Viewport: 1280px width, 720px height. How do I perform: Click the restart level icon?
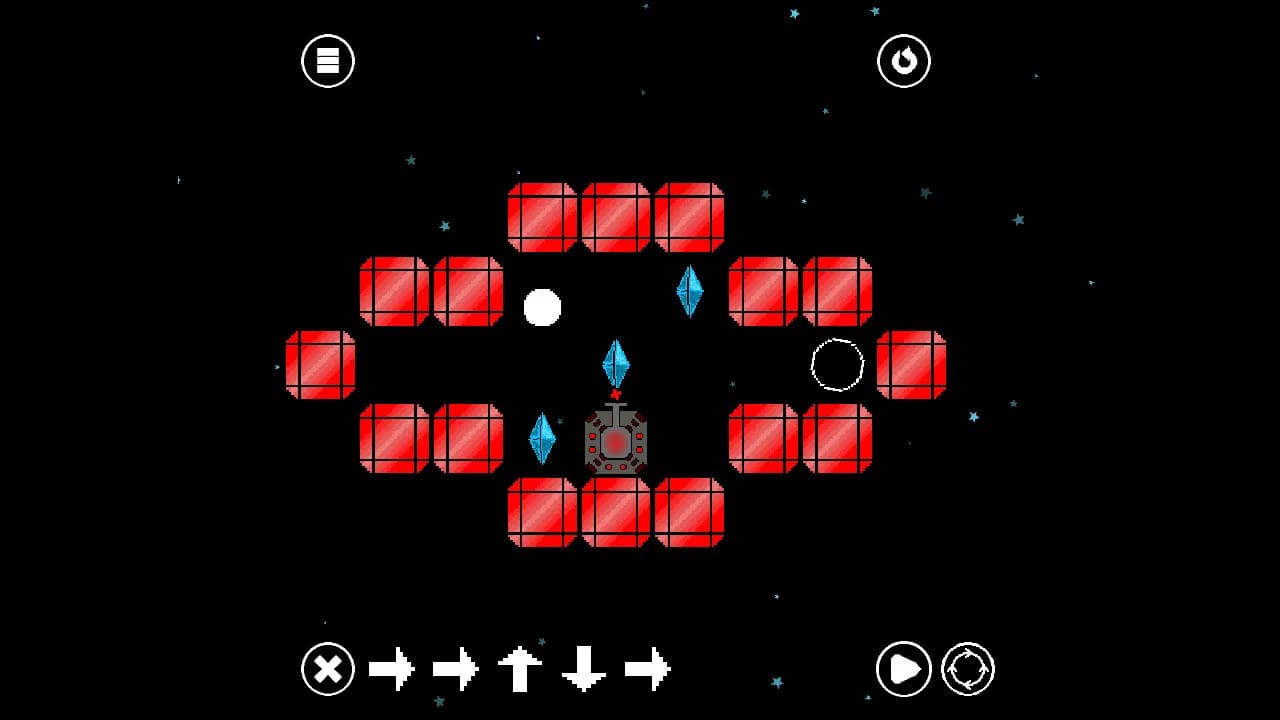pyautogui.click(x=903, y=60)
